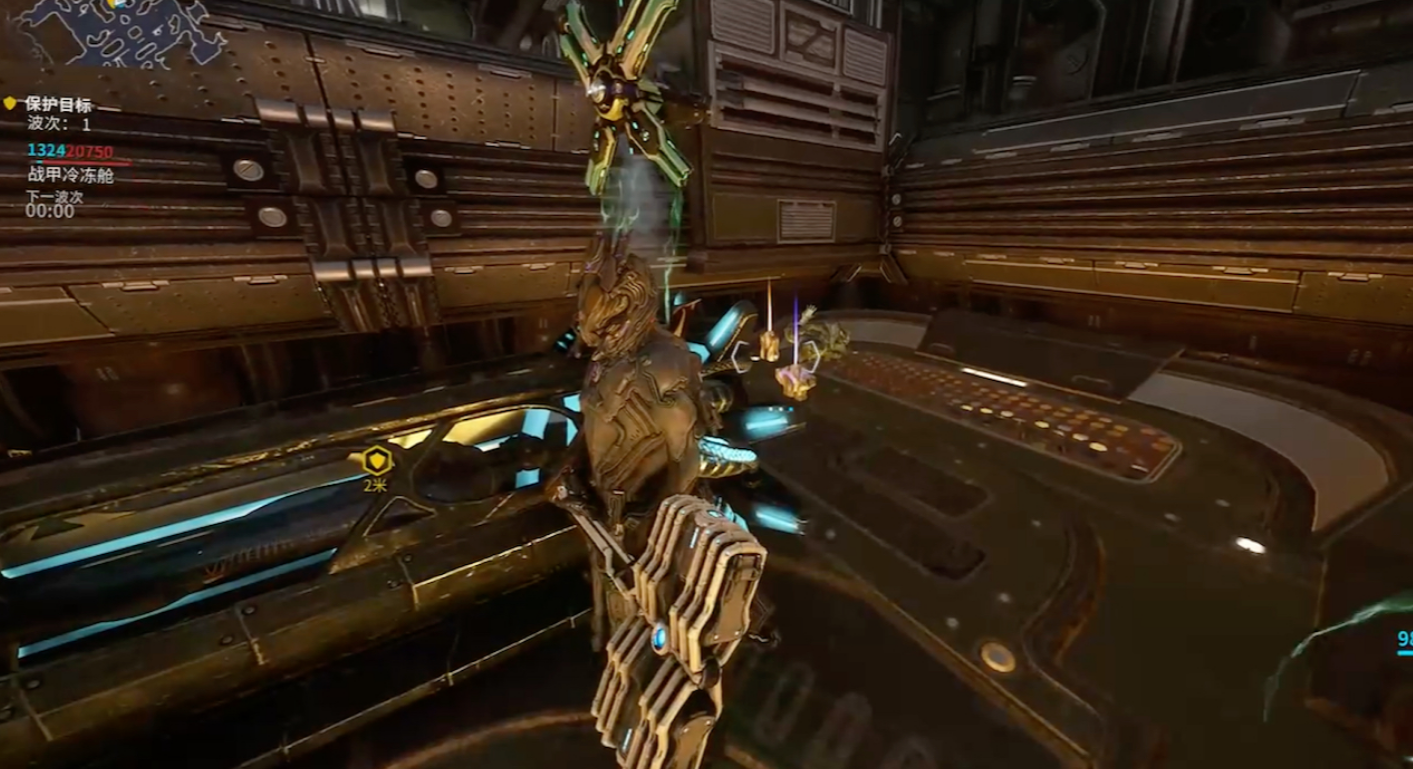Select the 保护目标 objective tracker
The height and width of the screenshot is (769, 1413).
[x=59, y=104]
